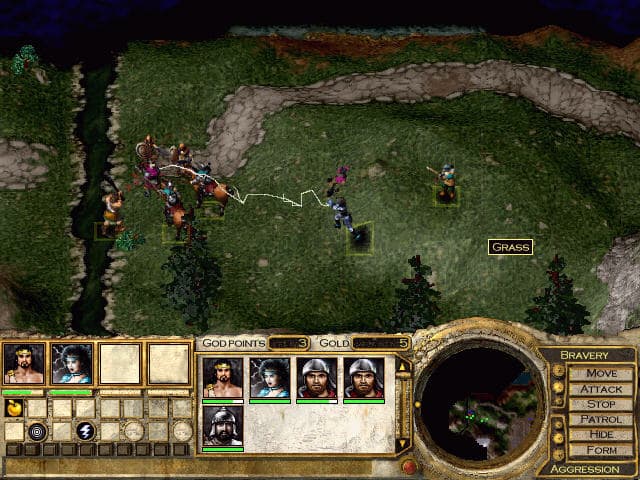Use the golden apple item
Image resolution: width=640 pixels, height=480 pixels.
point(14,408)
